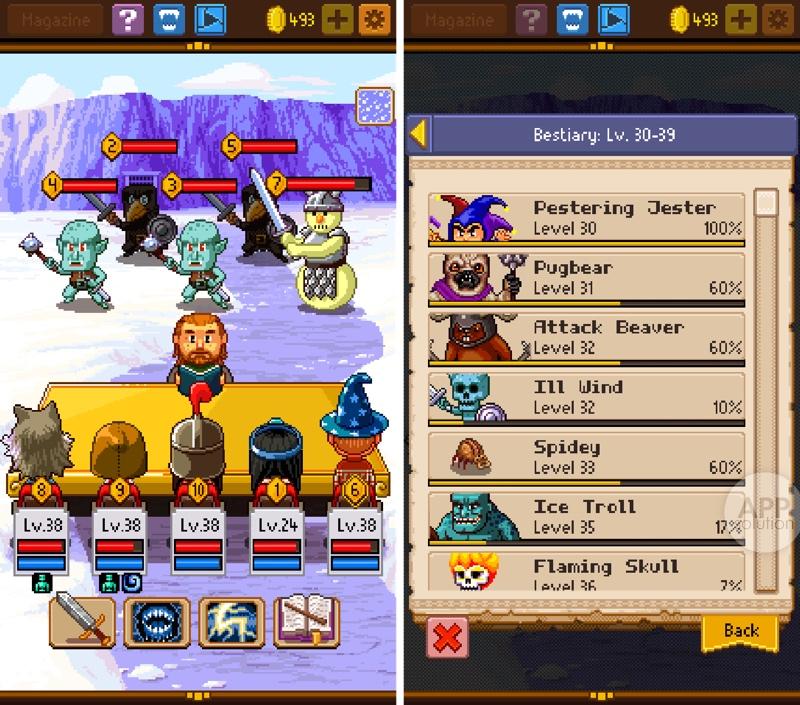Choose the crossed-out spellbook action
Image resolution: width=800 pixels, height=705 pixels.
[306, 622]
